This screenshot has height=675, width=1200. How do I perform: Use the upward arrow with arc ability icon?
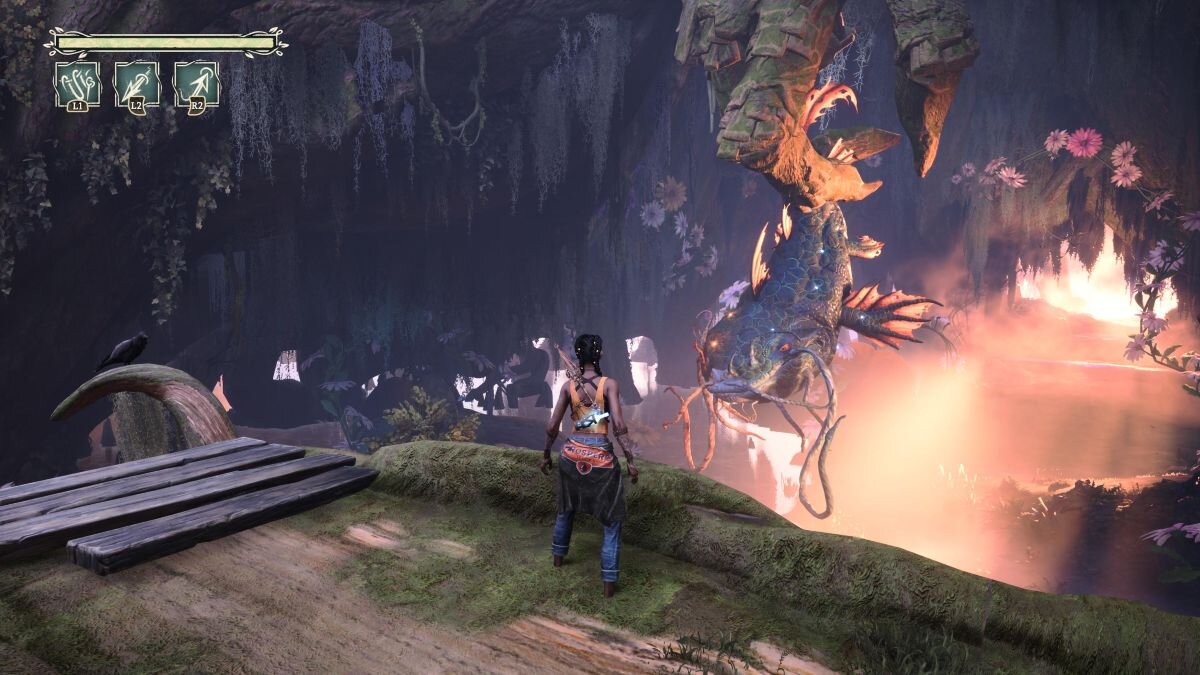pyautogui.click(x=196, y=84)
